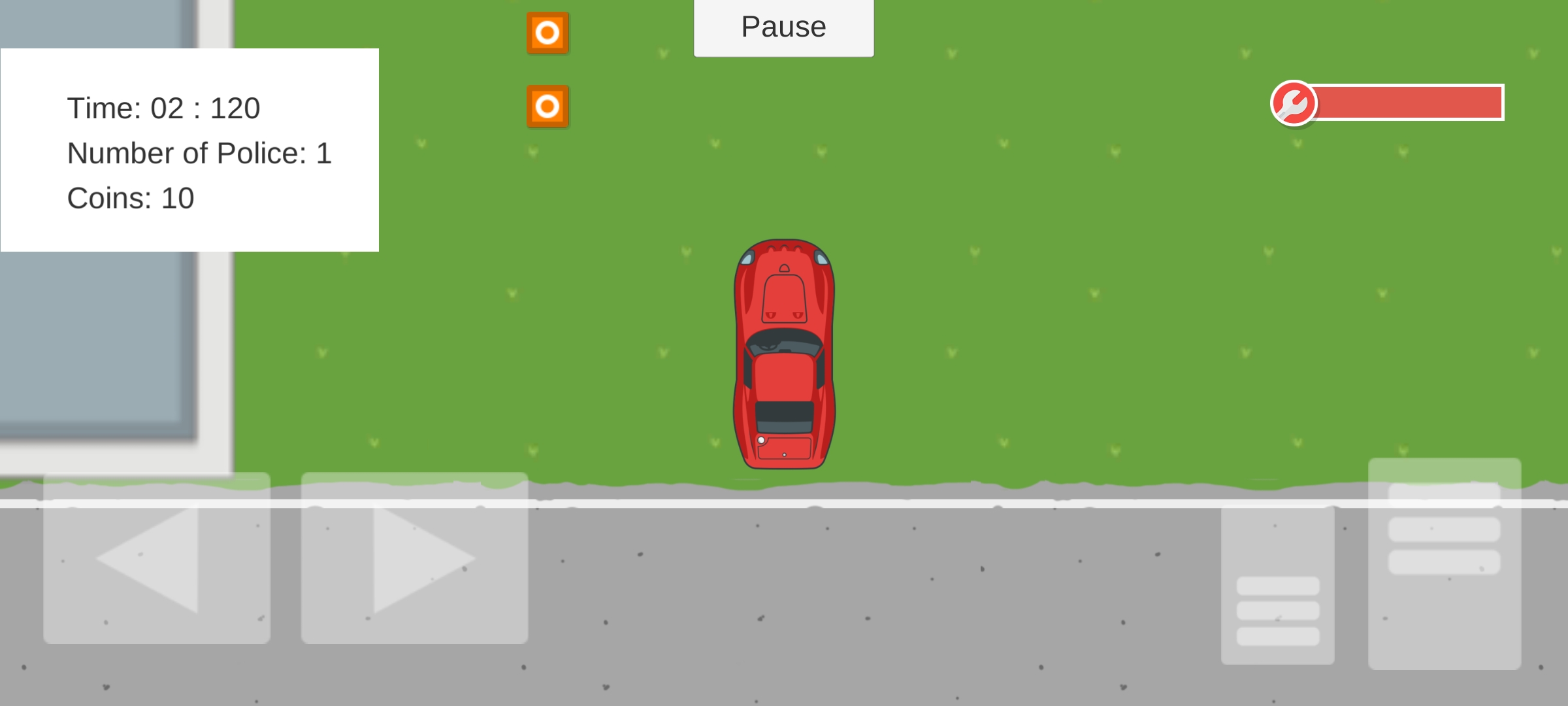
Task: Click the red vehicle health bar
Action: (1408, 103)
